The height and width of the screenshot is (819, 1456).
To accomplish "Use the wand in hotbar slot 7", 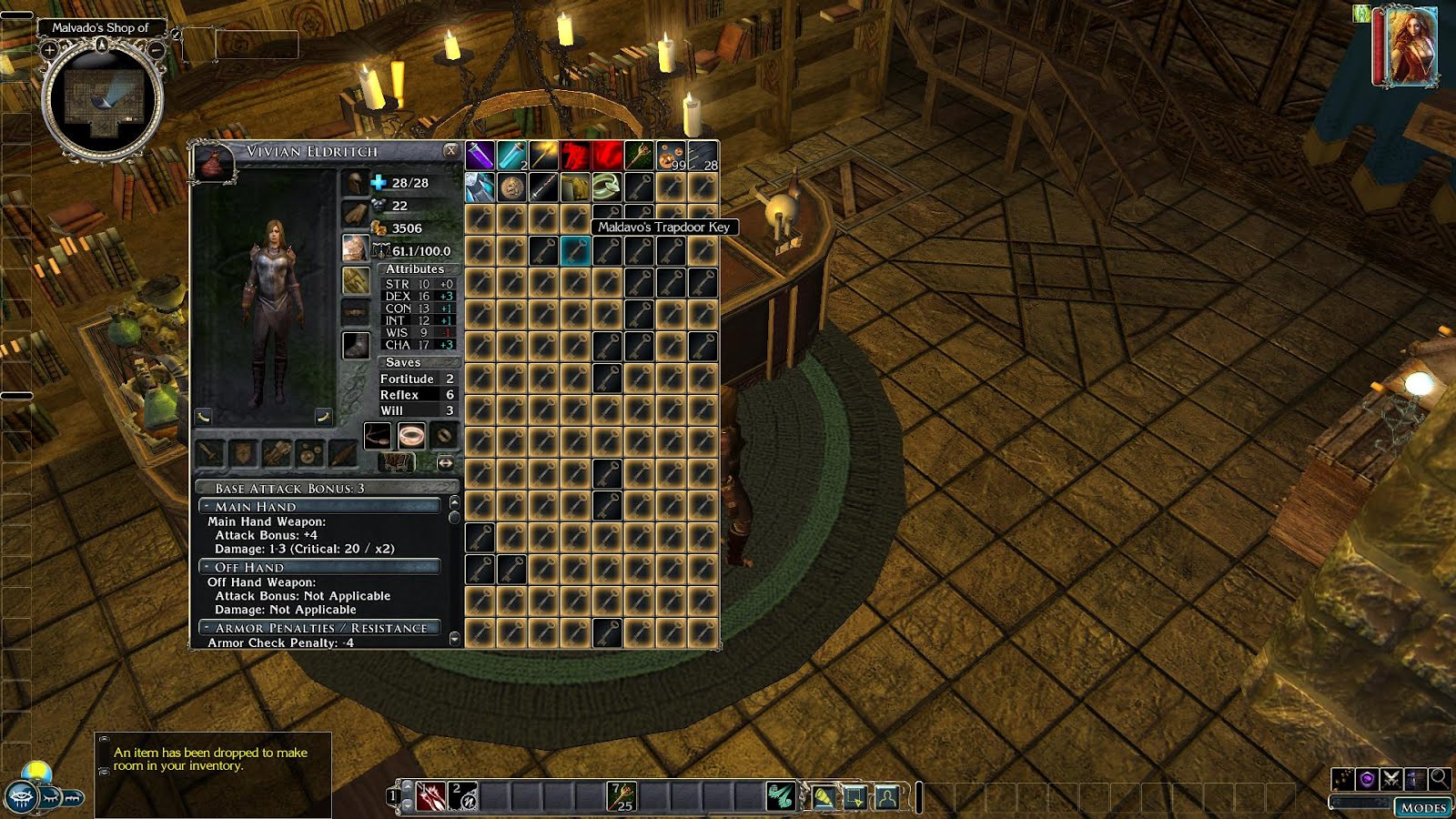I will [622, 797].
